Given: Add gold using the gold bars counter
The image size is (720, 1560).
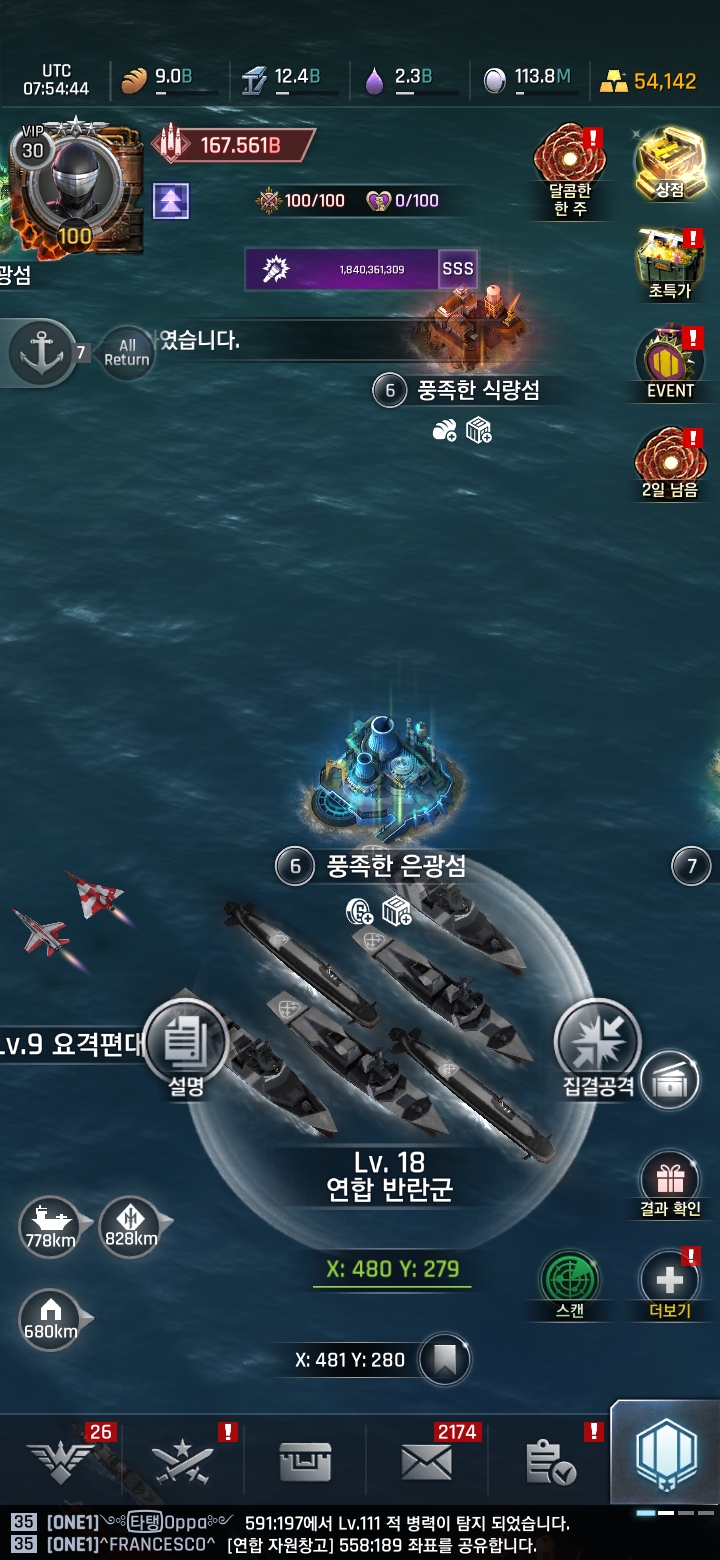Looking at the screenshot, I should coord(648,81).
